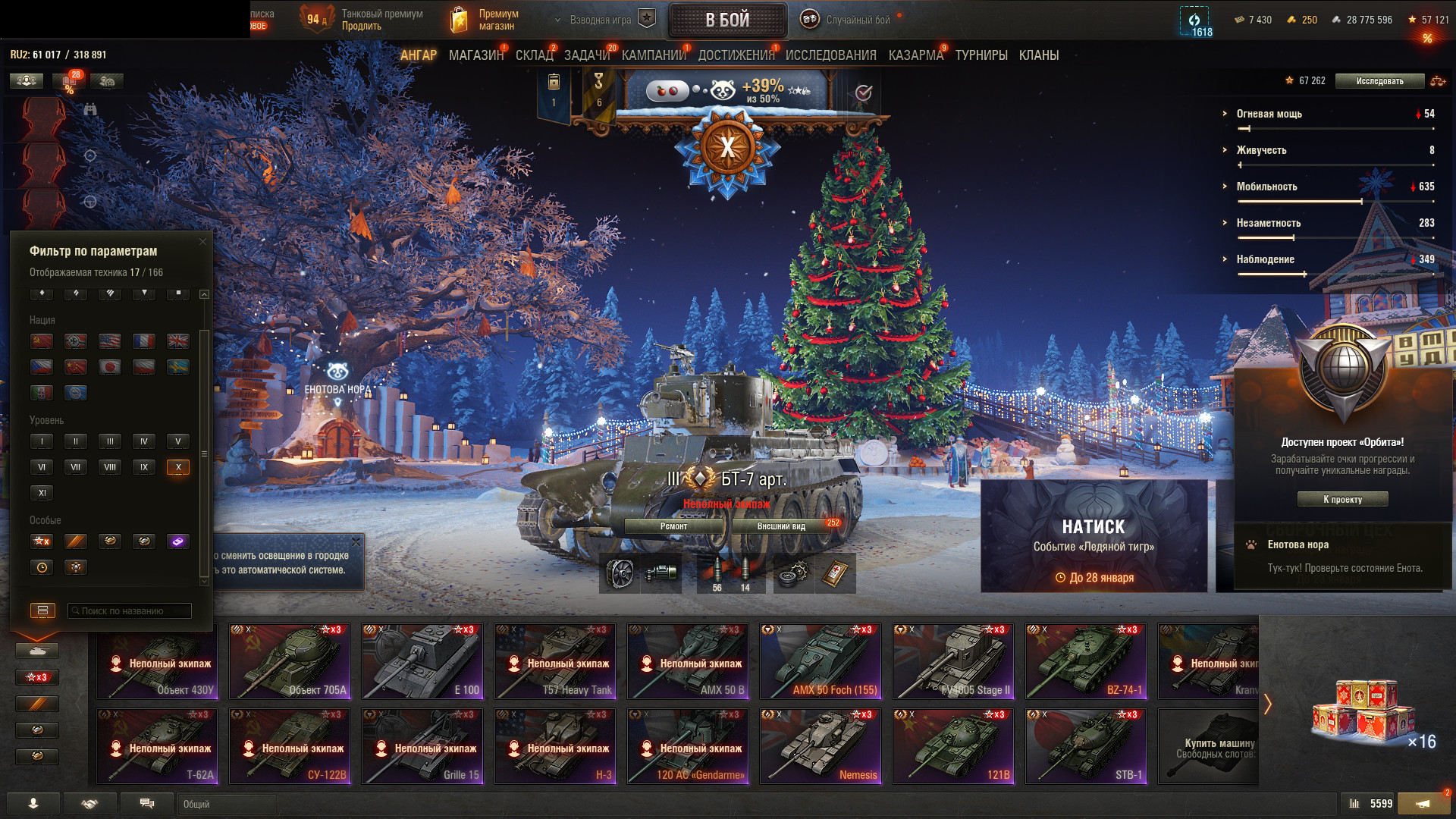Screen dimensions: 1456x819
Task: Go to the КЛАНЫ tab
Action: (1038, 55)
